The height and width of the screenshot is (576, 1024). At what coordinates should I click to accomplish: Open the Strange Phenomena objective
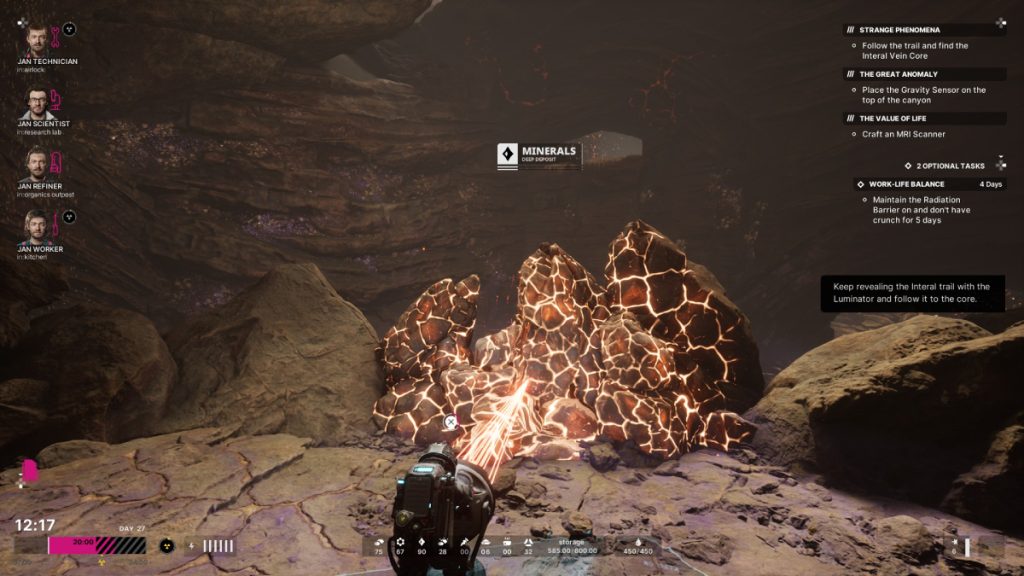pyautogui.click(x=899, y=30)
